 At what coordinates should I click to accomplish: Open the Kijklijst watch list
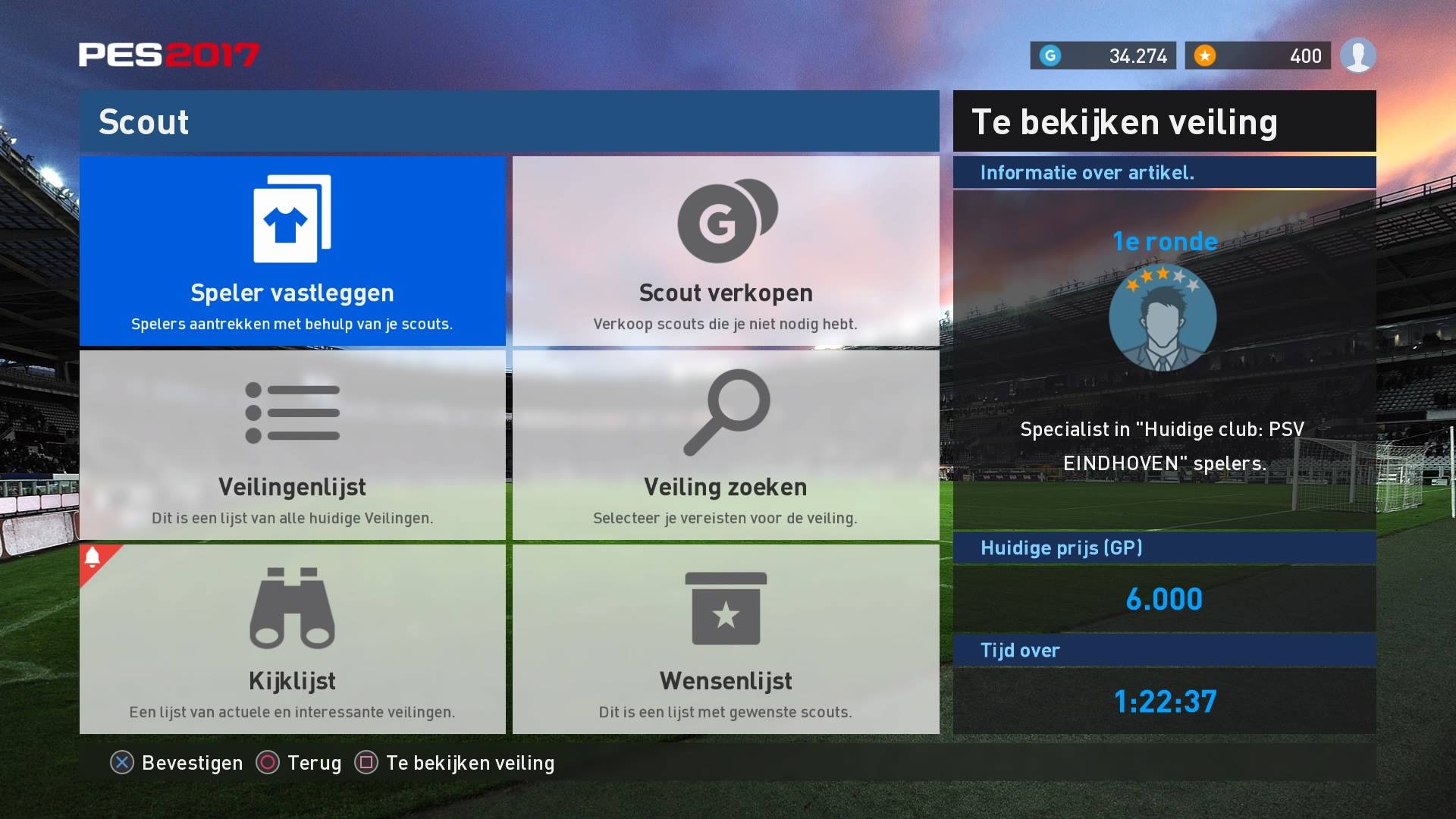click(x=292, y=639)
